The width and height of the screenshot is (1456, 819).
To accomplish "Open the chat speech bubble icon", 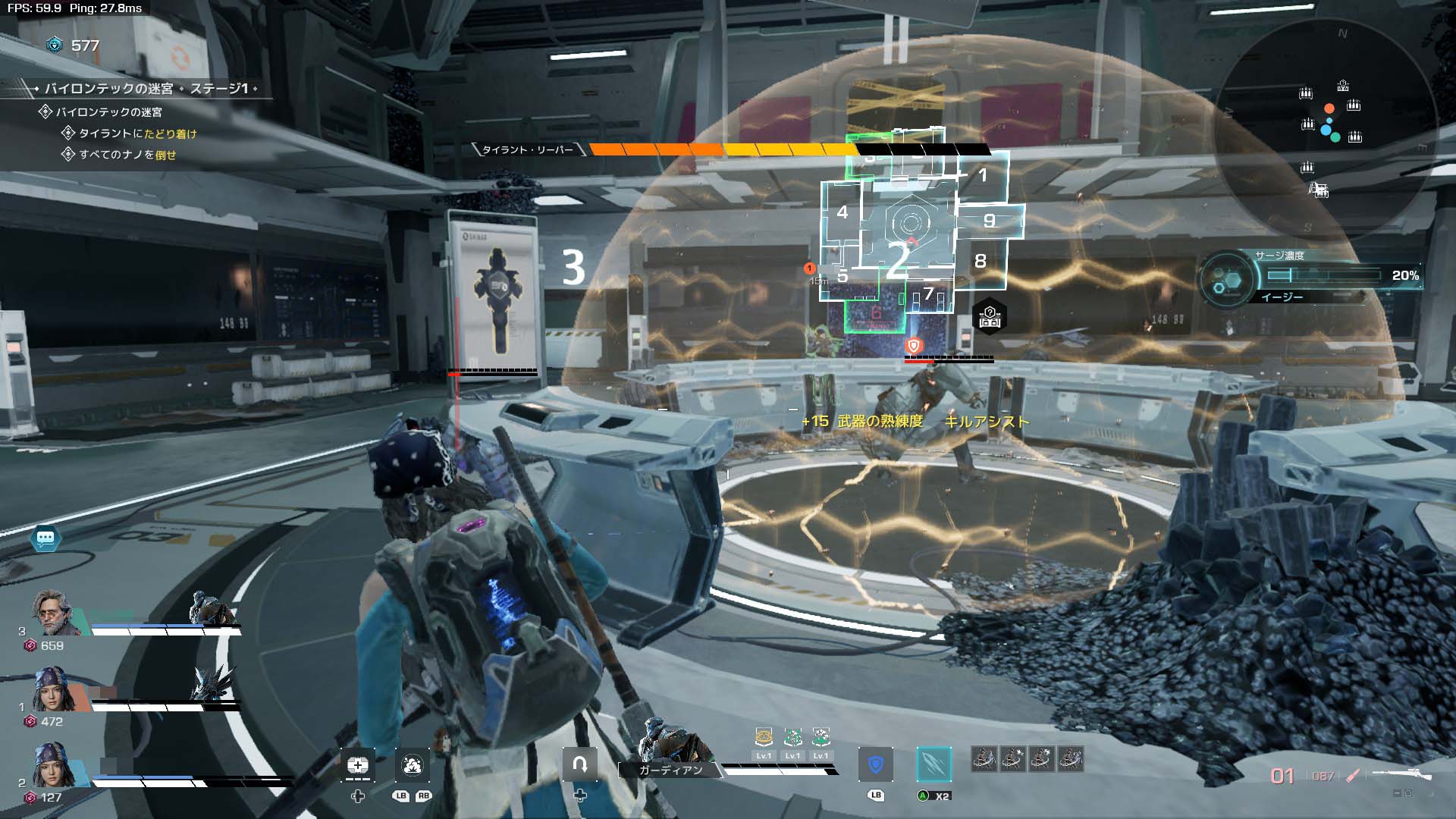I will pyautogui.click(x=45, y=538).
